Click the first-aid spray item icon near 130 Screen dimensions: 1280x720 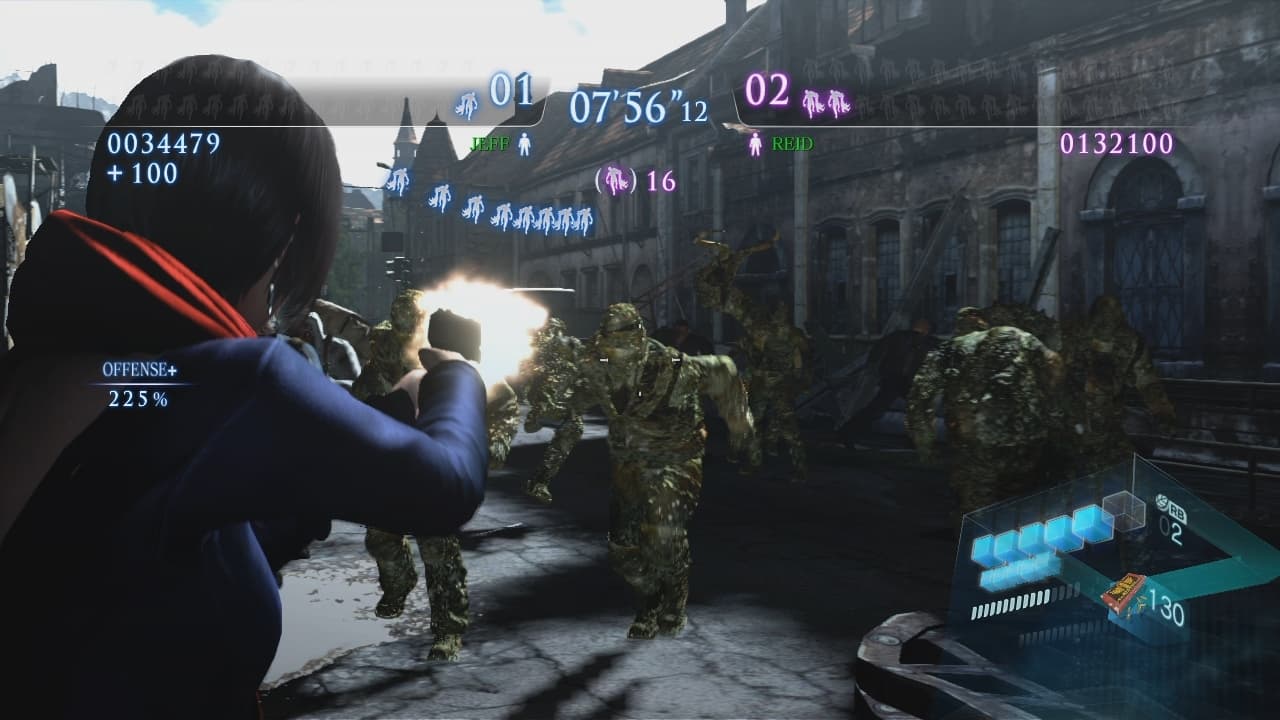[1125, 590]
